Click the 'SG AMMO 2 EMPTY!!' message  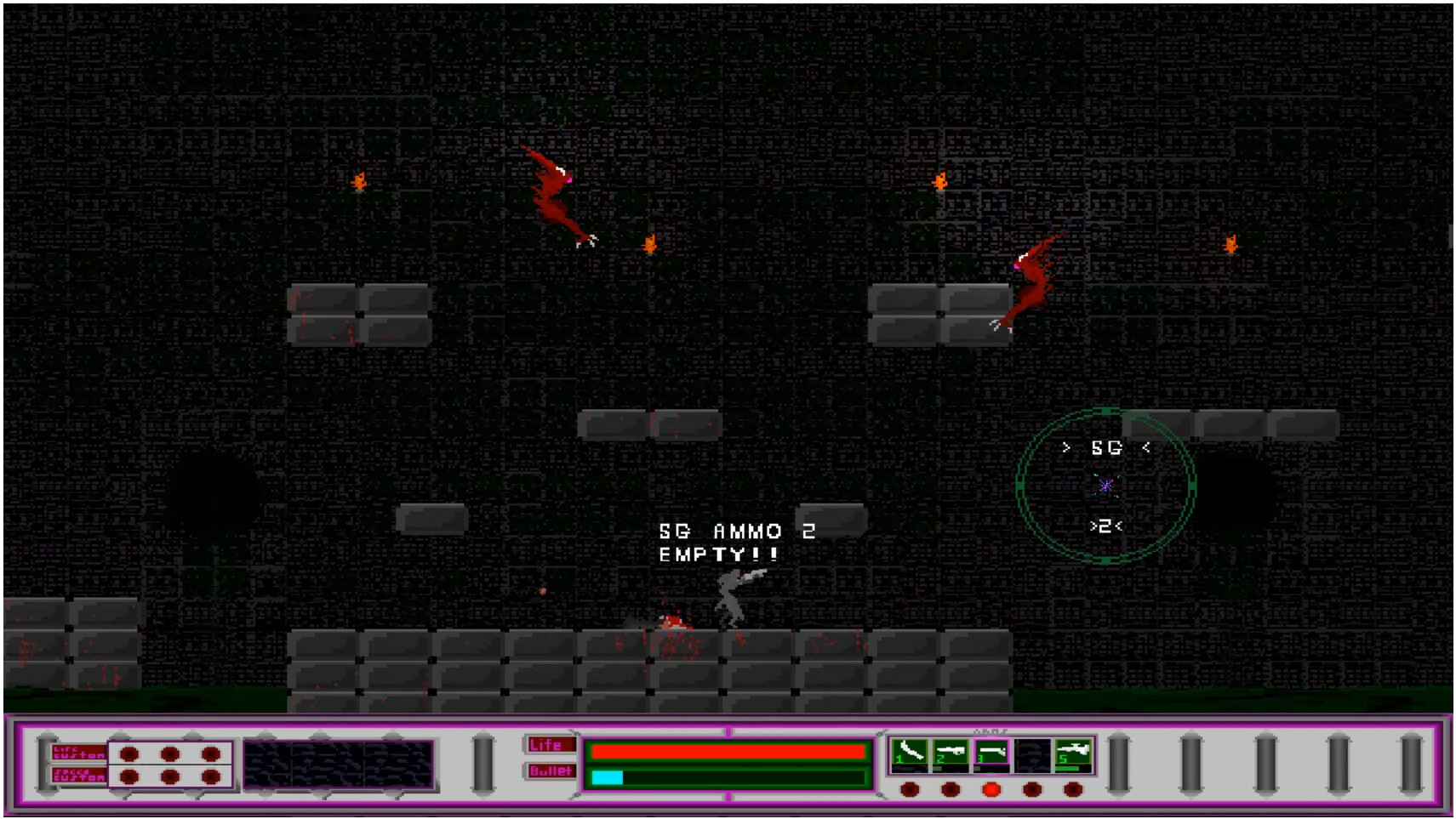tap(737, 543)
